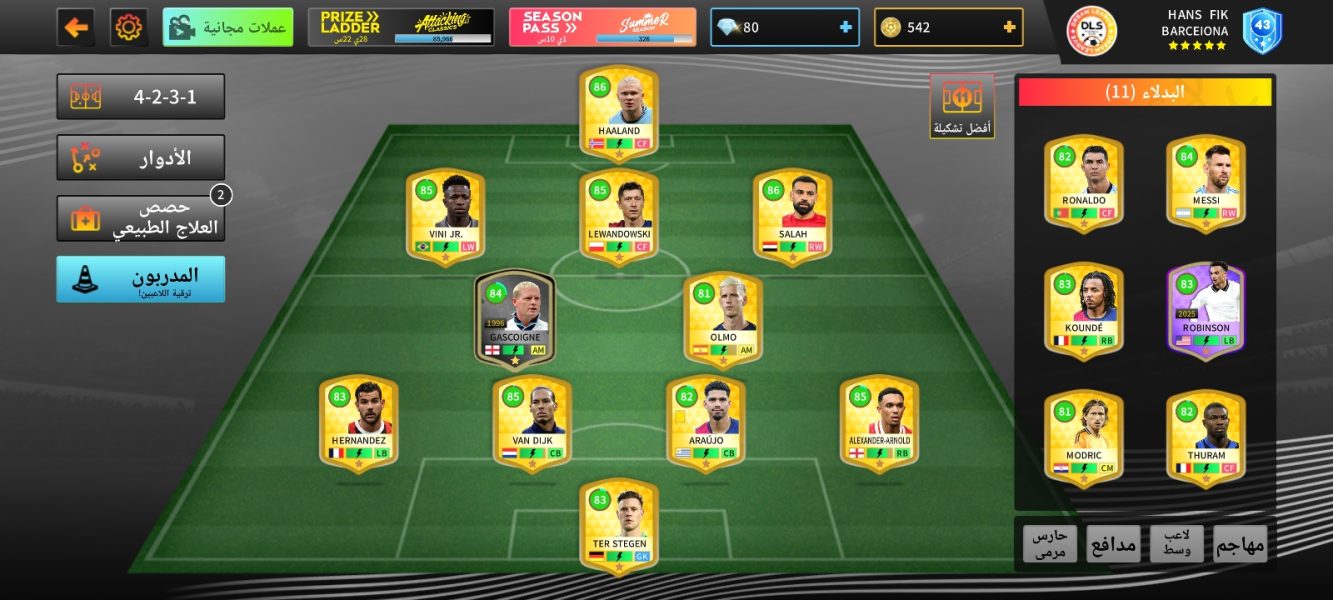
Task: Go back using the orange arrow button
Action: pos(76,27)
